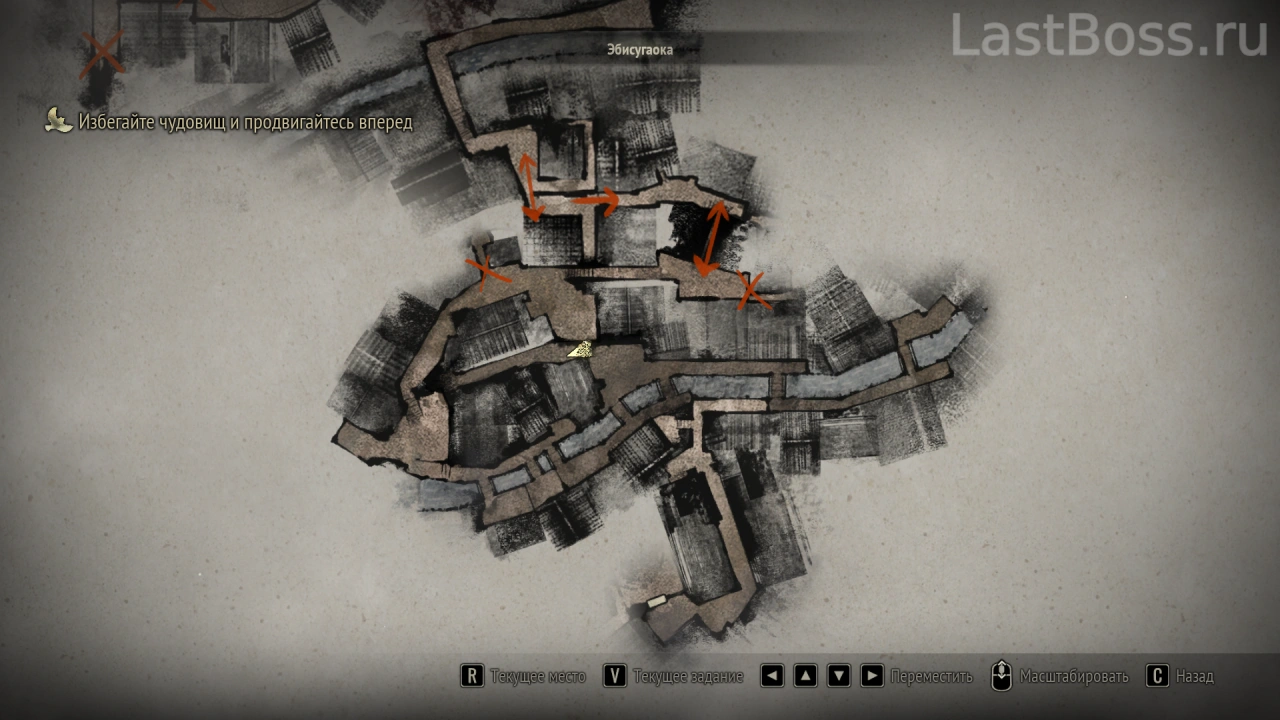Click the yellow player position marker
The width and height of the screenshot is (1280, 720).
(580, 349)
